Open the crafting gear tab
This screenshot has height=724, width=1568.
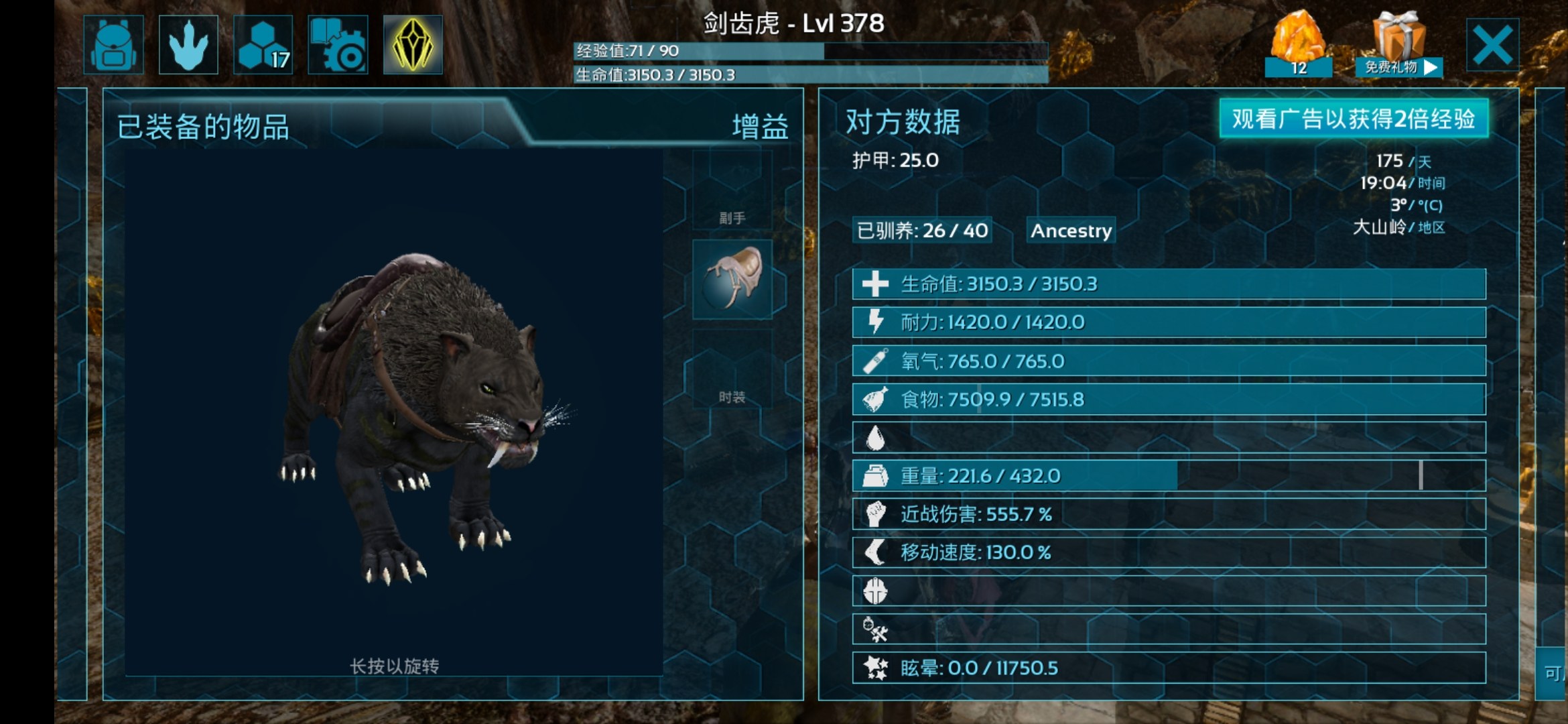[338, 45]
